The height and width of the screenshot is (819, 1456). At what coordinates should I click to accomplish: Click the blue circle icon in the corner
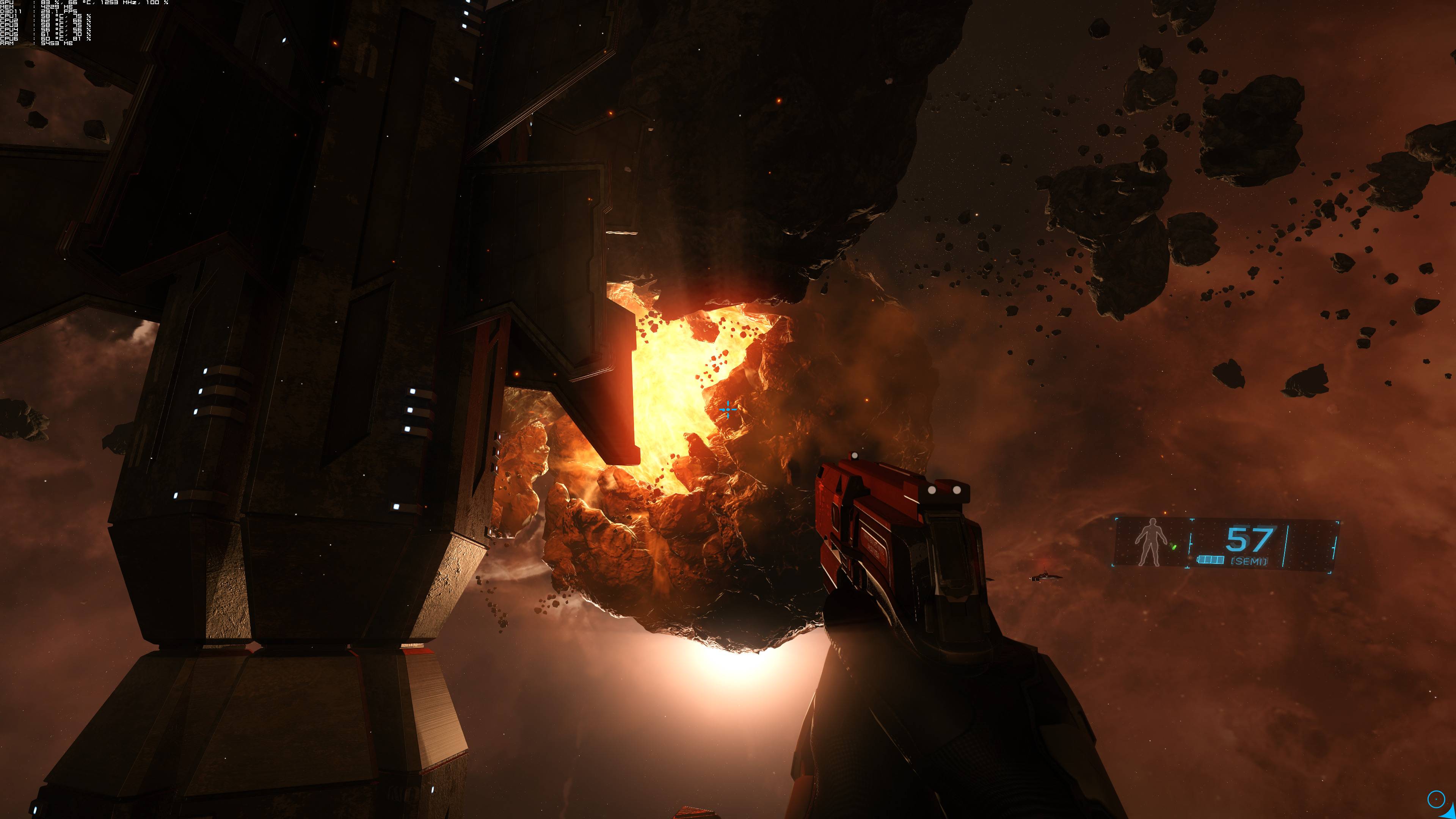click(1436, 799)
